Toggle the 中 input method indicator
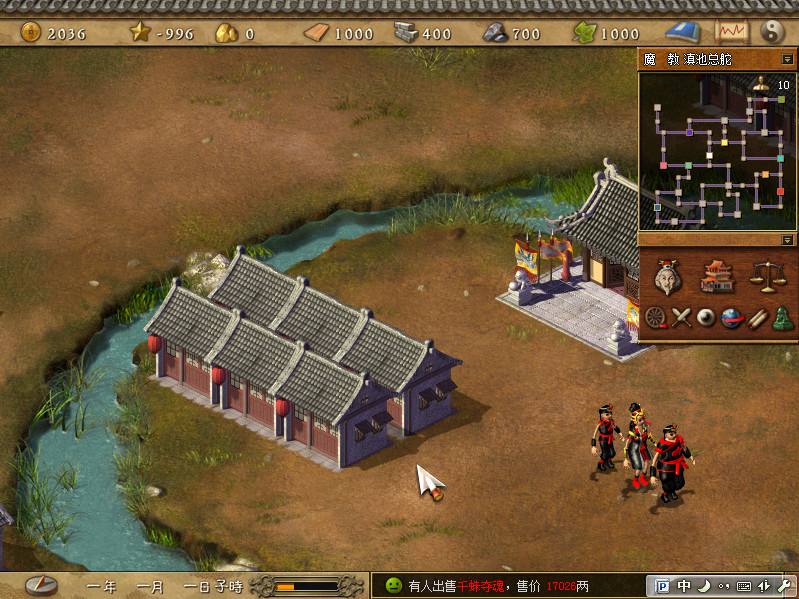 683,586
